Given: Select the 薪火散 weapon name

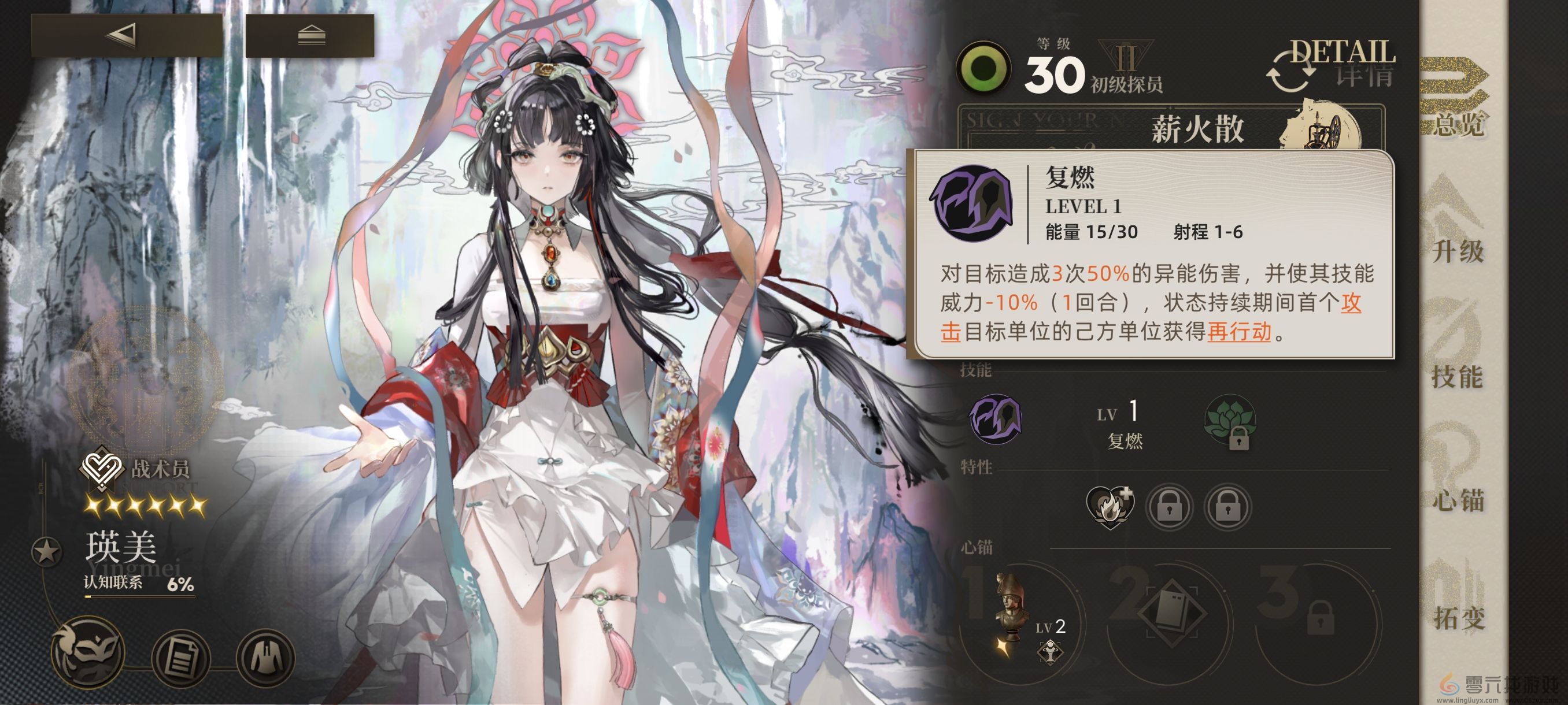Looking at the screenshot, I should [x=1196, y=131].
